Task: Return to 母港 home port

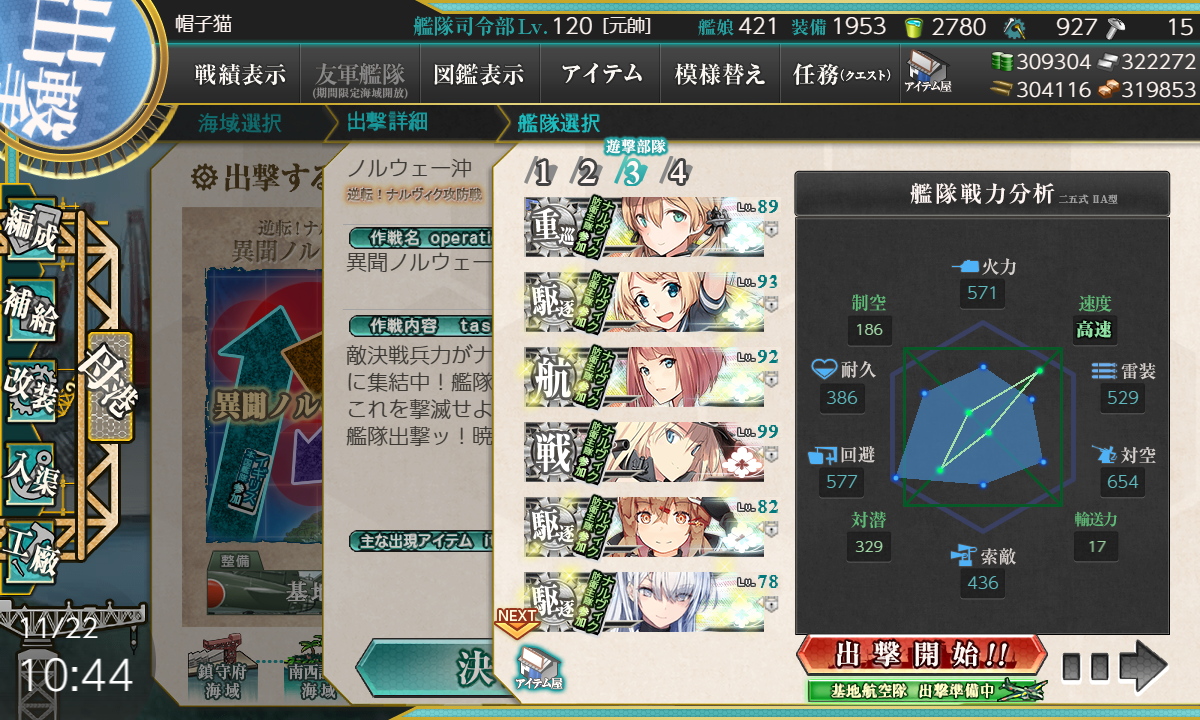Action: (109, 386)
